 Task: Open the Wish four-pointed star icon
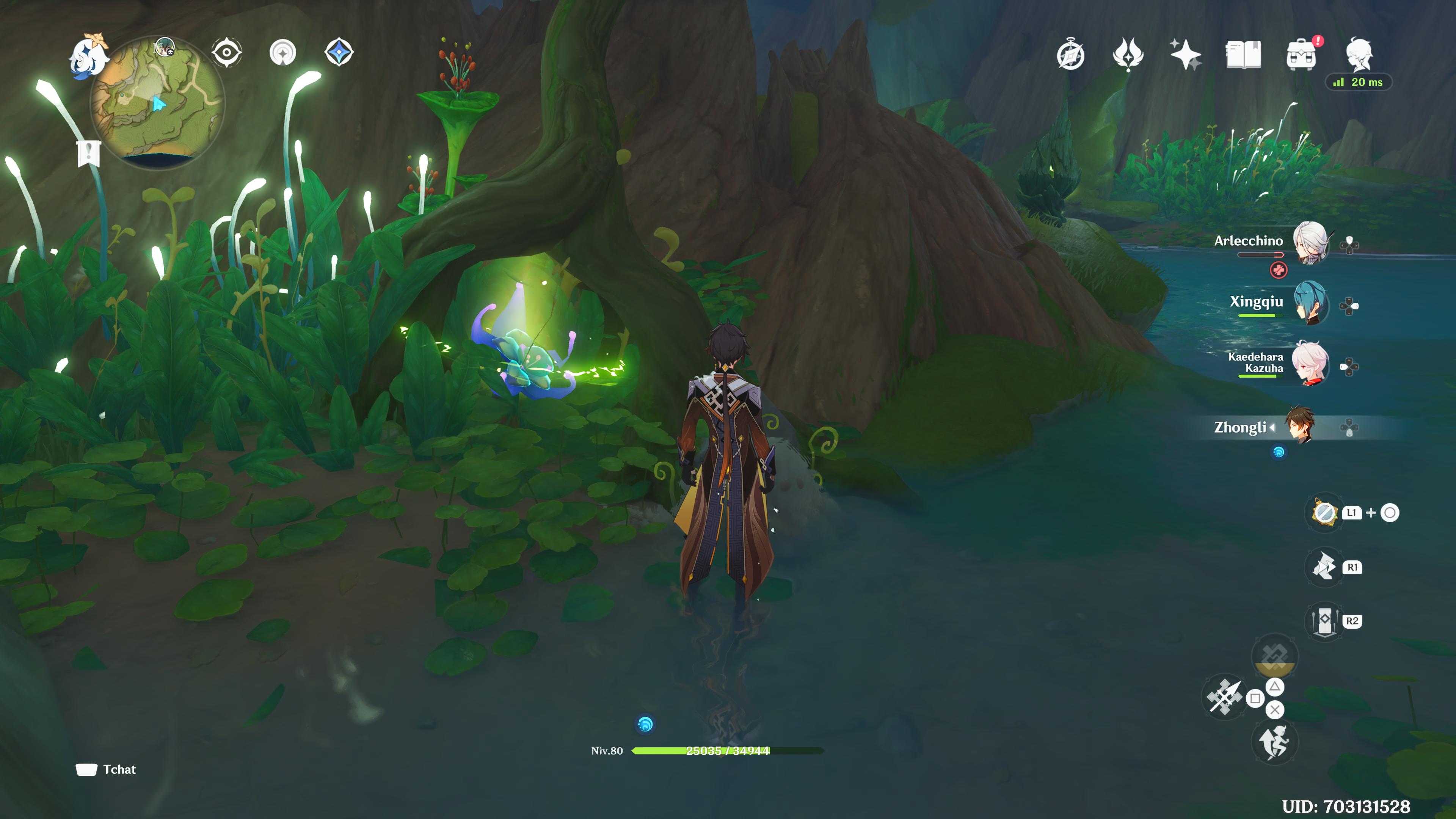click(1185, 55)
